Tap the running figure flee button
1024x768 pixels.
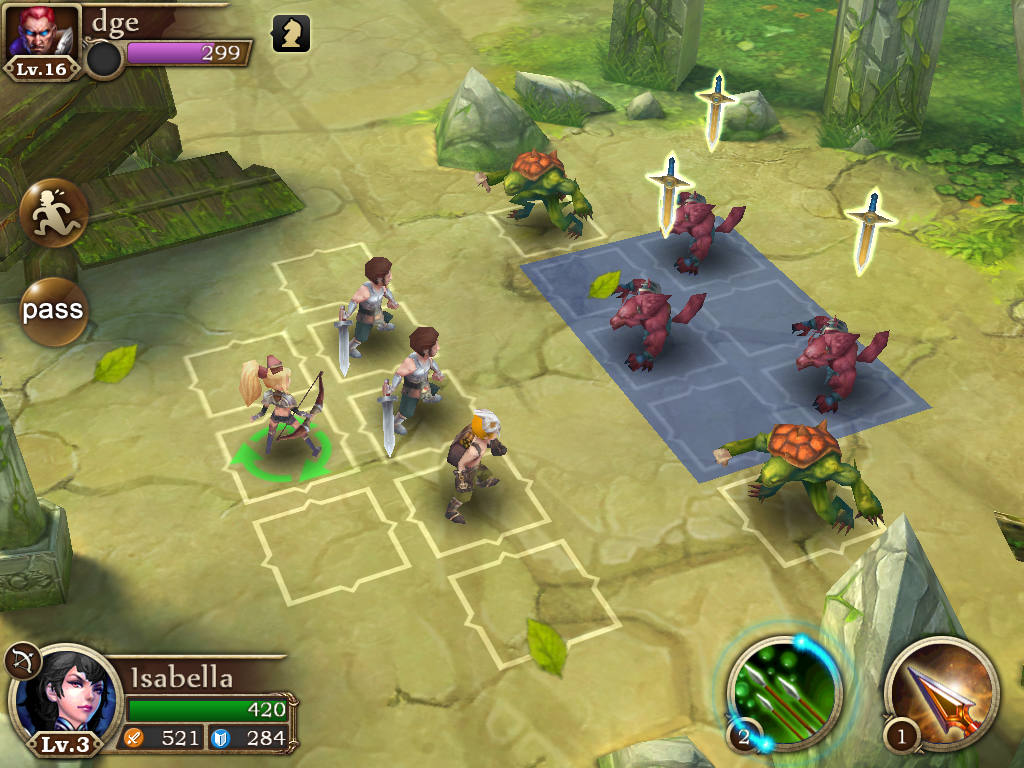coord(53,213)
